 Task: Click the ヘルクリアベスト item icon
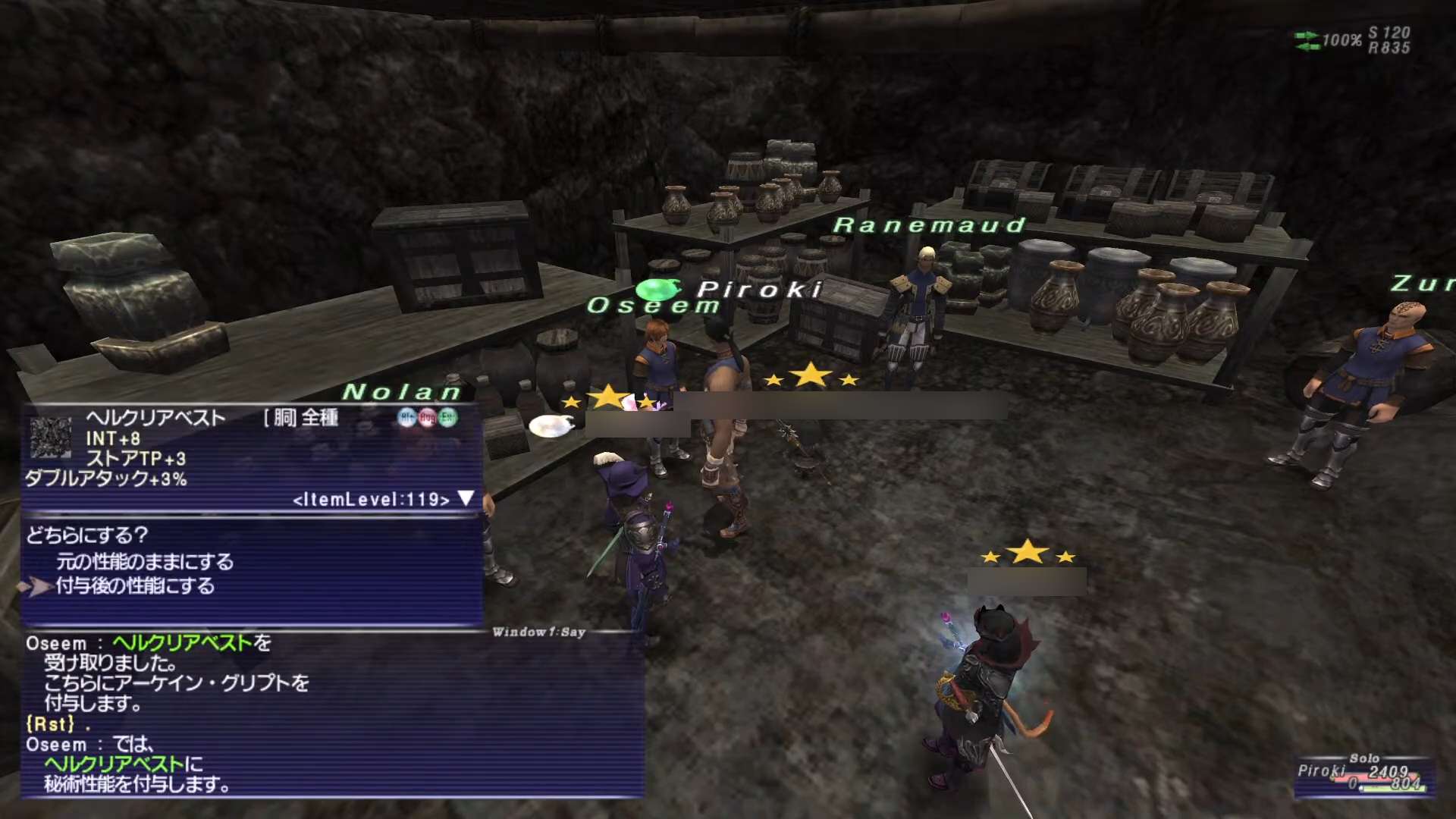[x=50, y=438]
